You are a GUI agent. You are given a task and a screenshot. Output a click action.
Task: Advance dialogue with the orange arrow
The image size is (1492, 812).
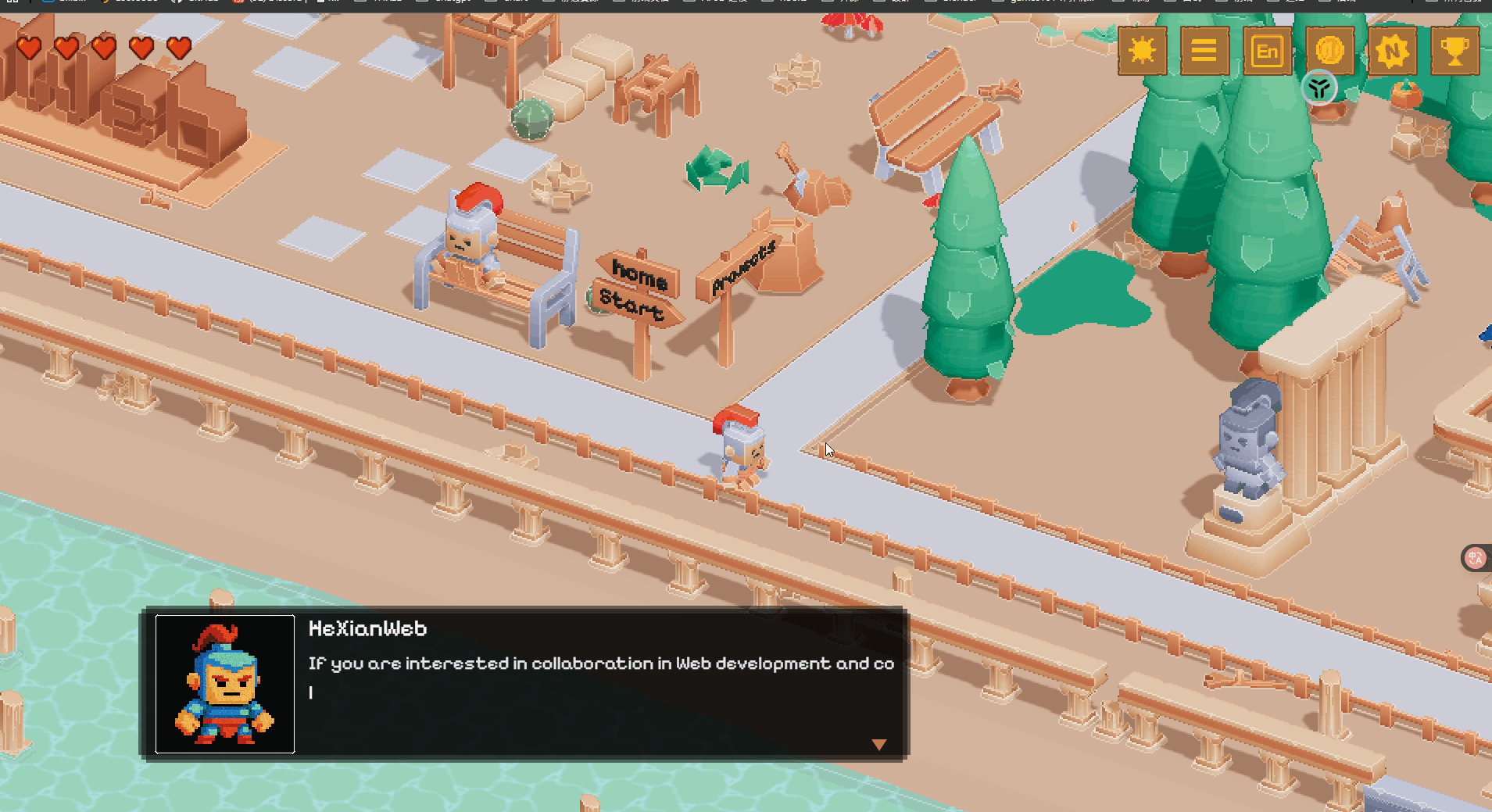pyautogui.click(x=879, y=745)
